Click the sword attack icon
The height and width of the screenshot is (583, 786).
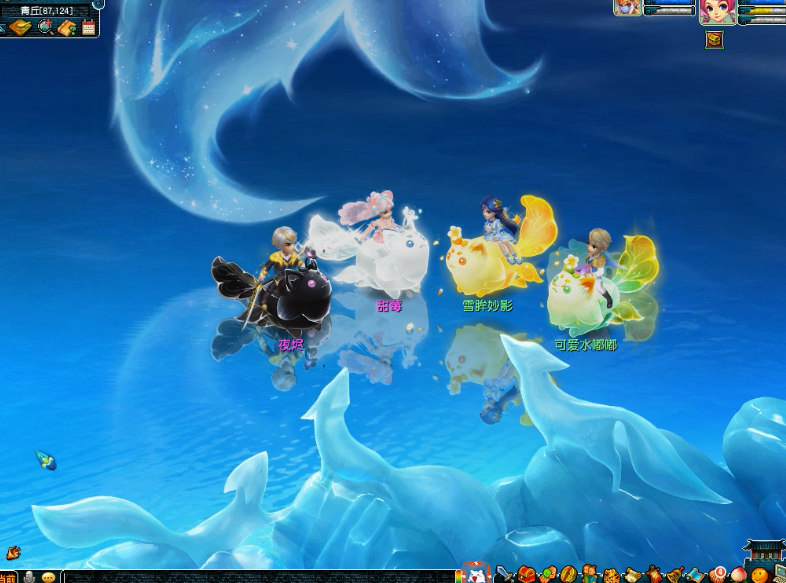[x=503, y=575]
